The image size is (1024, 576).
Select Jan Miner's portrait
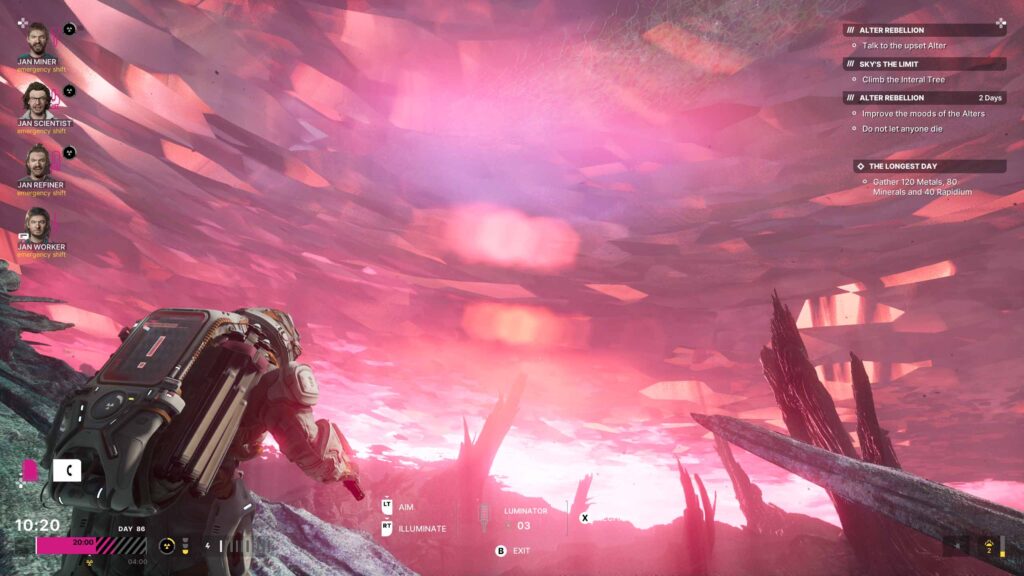click(x=37, y=40)
